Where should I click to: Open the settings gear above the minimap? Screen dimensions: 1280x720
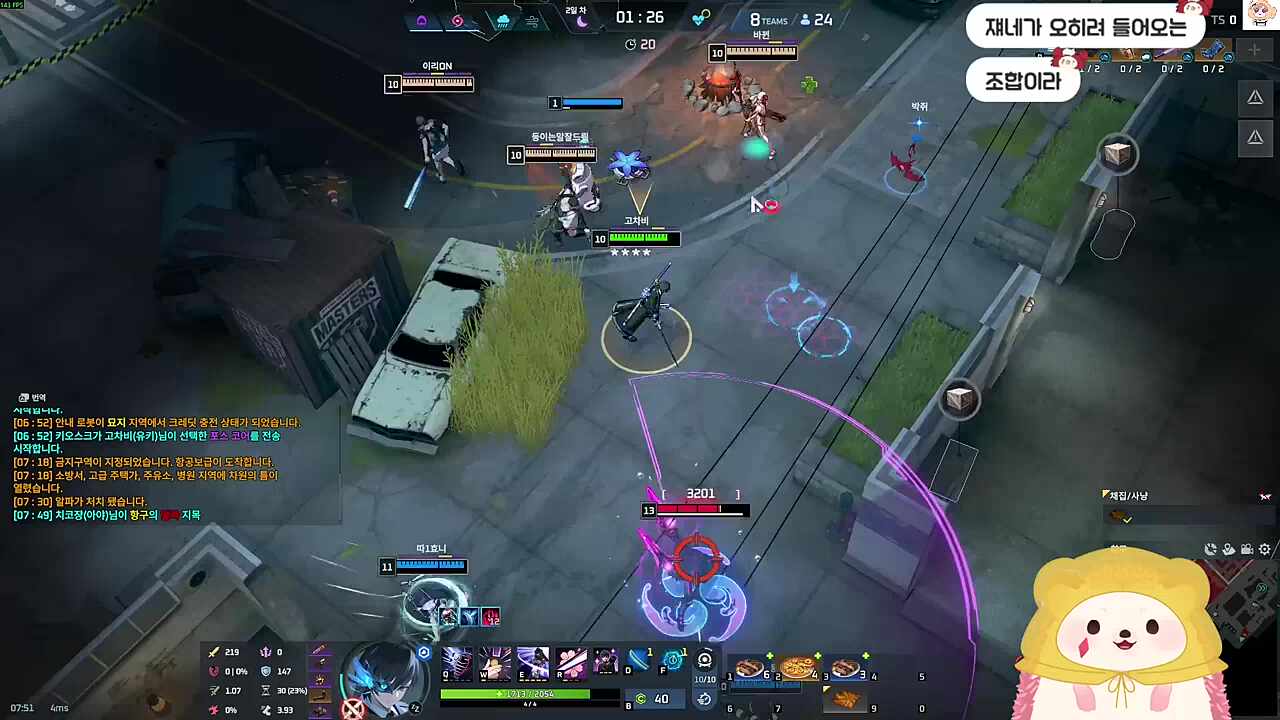1264,548
